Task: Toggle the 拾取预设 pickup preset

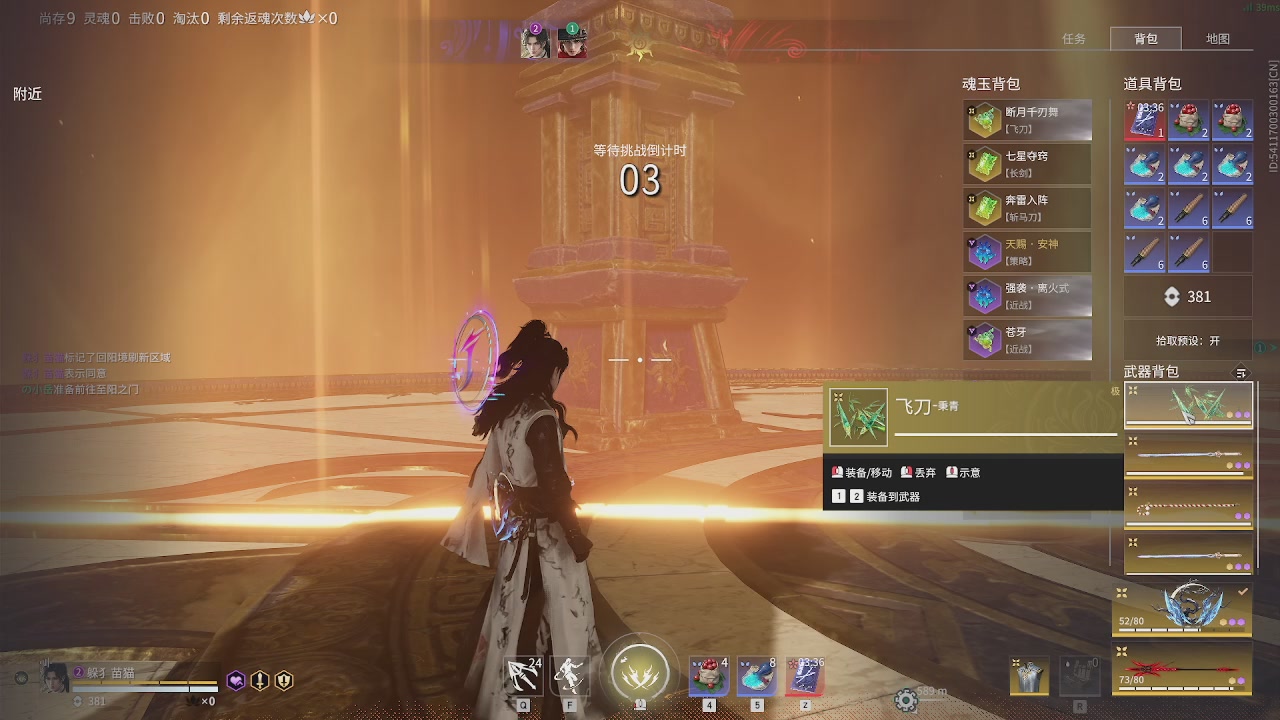Action: coord(1188,340)
